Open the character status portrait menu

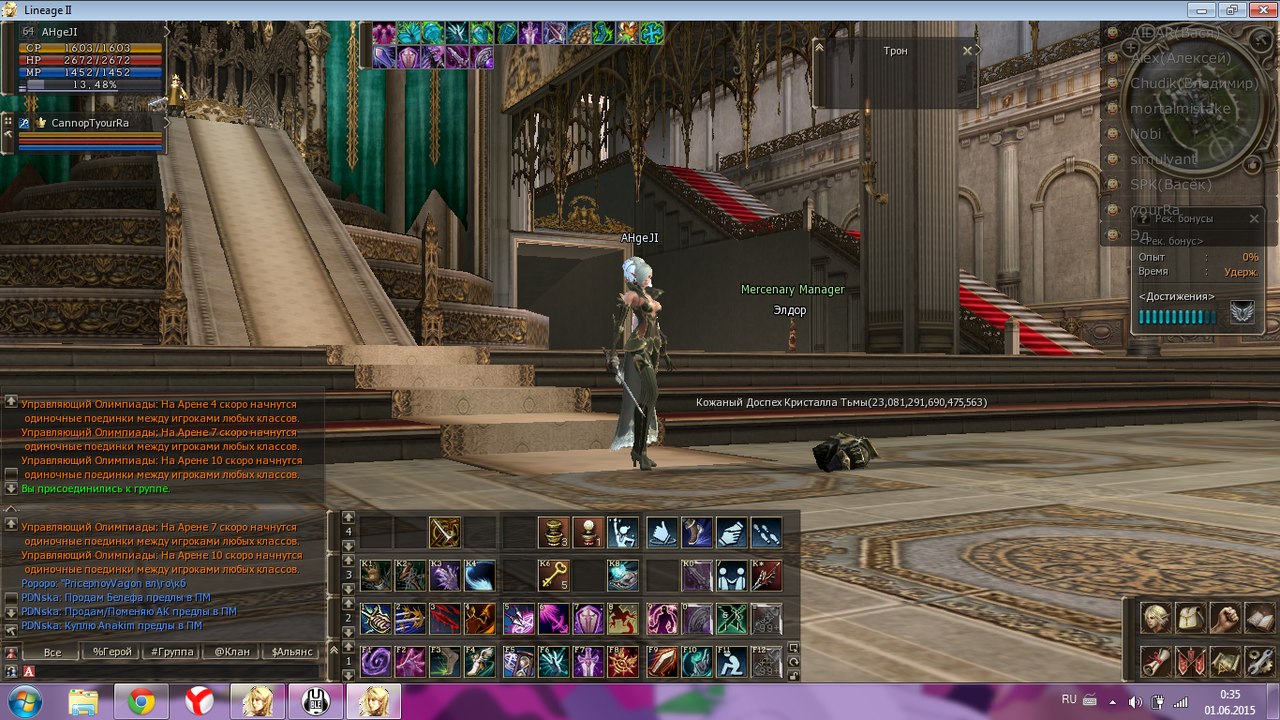click(1156, 618)
